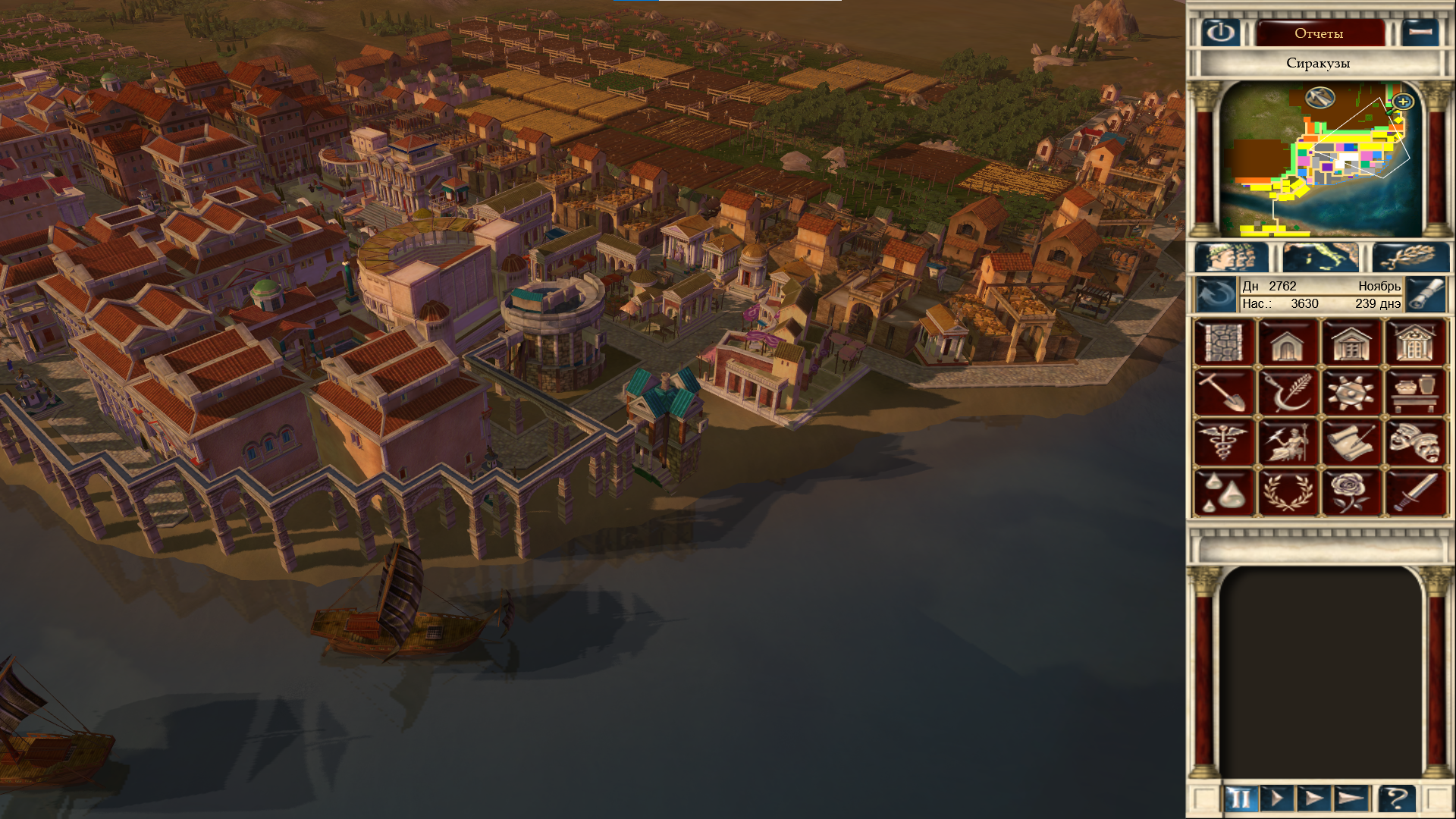Select the stone road building category
Viewport: 1456px width, 819px height.
pyautogui.click(x=1224, y=343)
